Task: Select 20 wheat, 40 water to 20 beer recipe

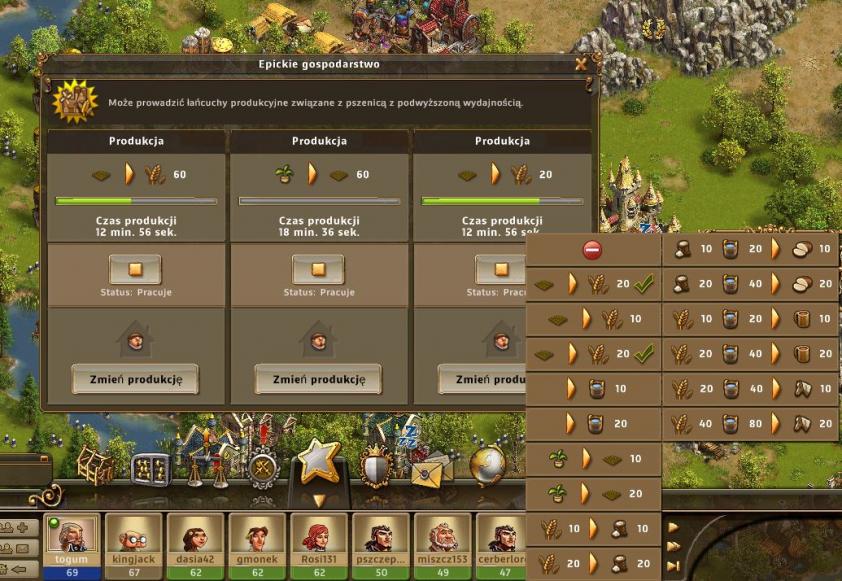Action: point(751,354)
